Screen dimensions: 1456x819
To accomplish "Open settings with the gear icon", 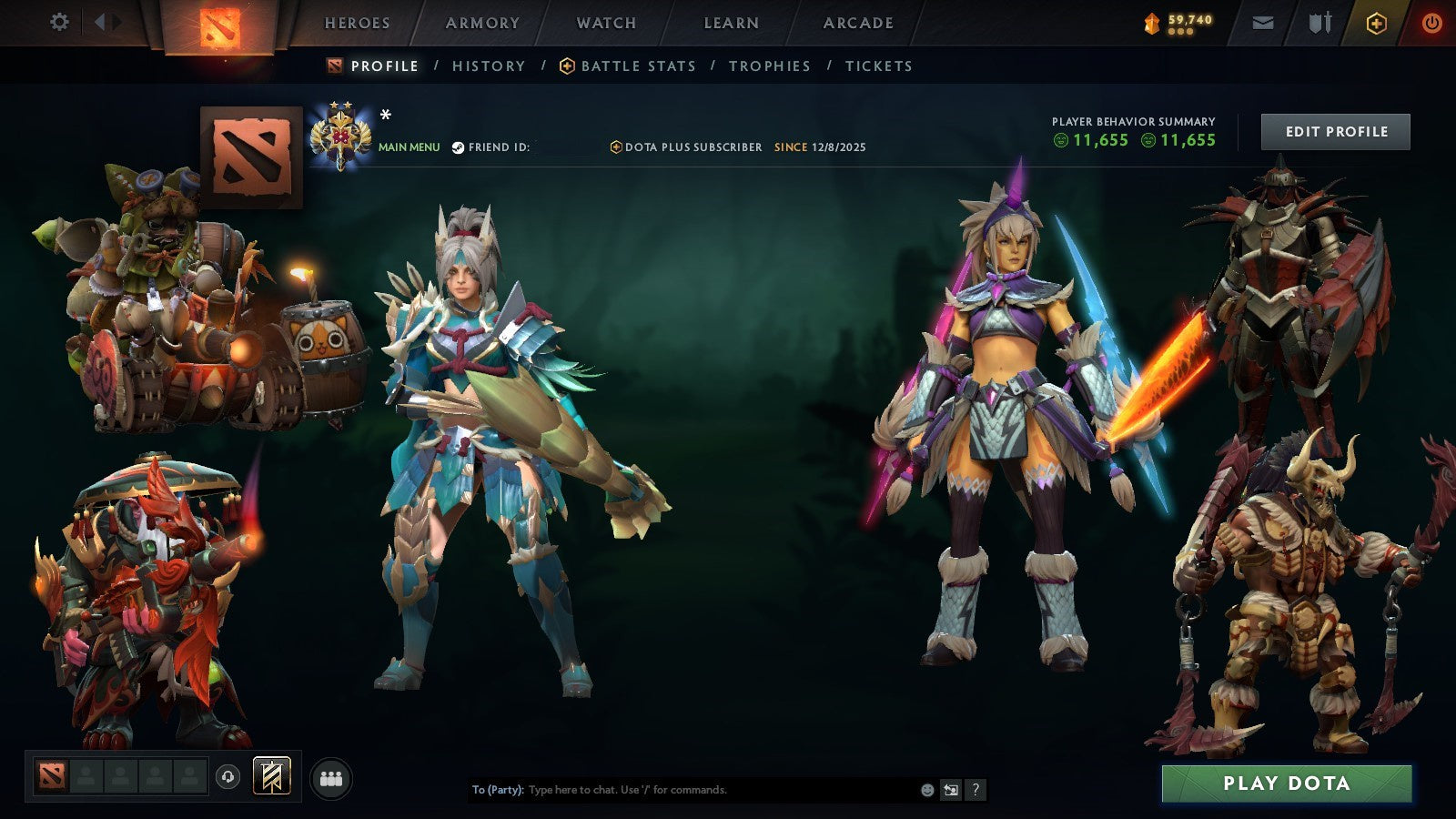I will click(x=60, y=23).
